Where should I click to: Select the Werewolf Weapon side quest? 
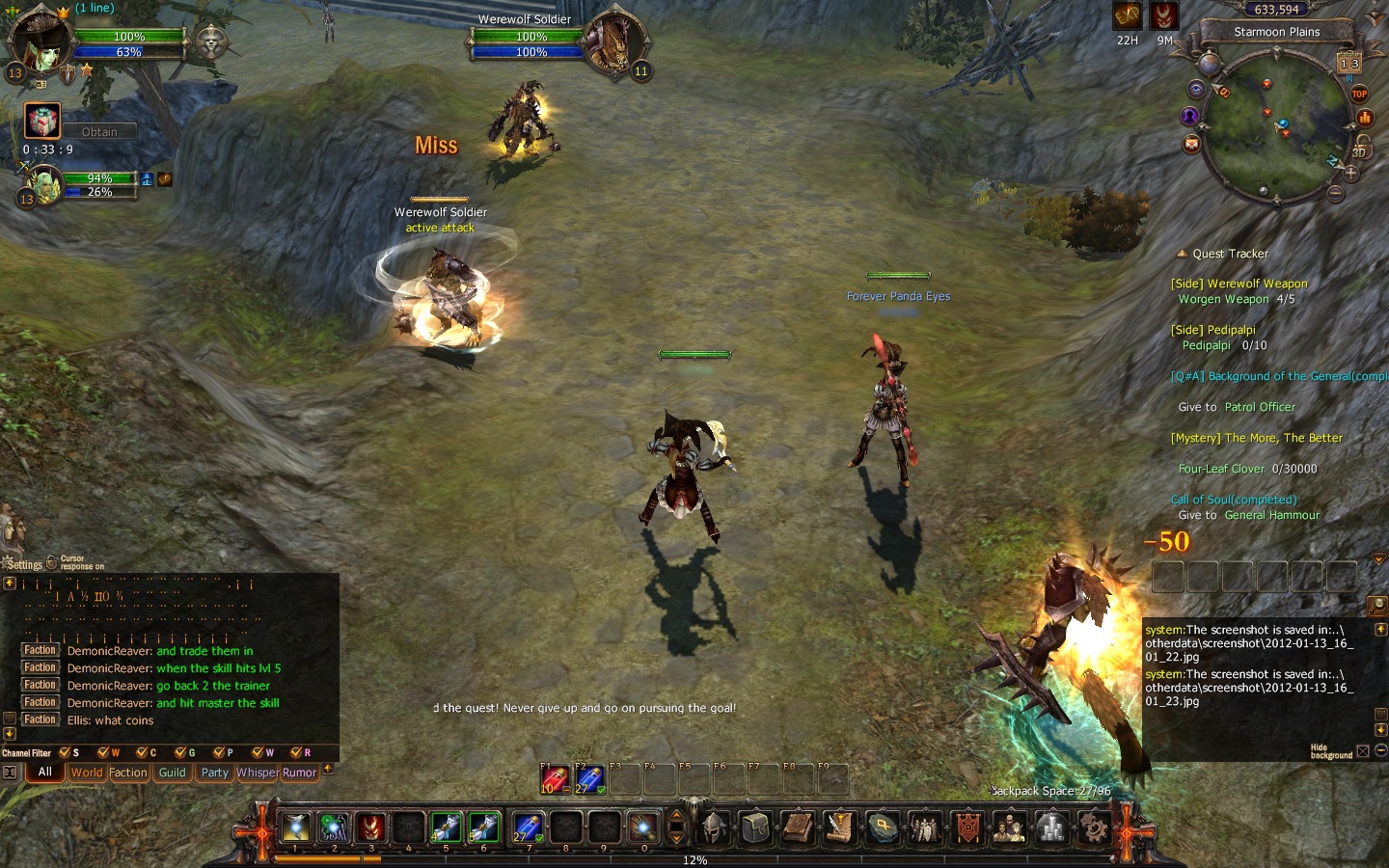point(1239,284)
